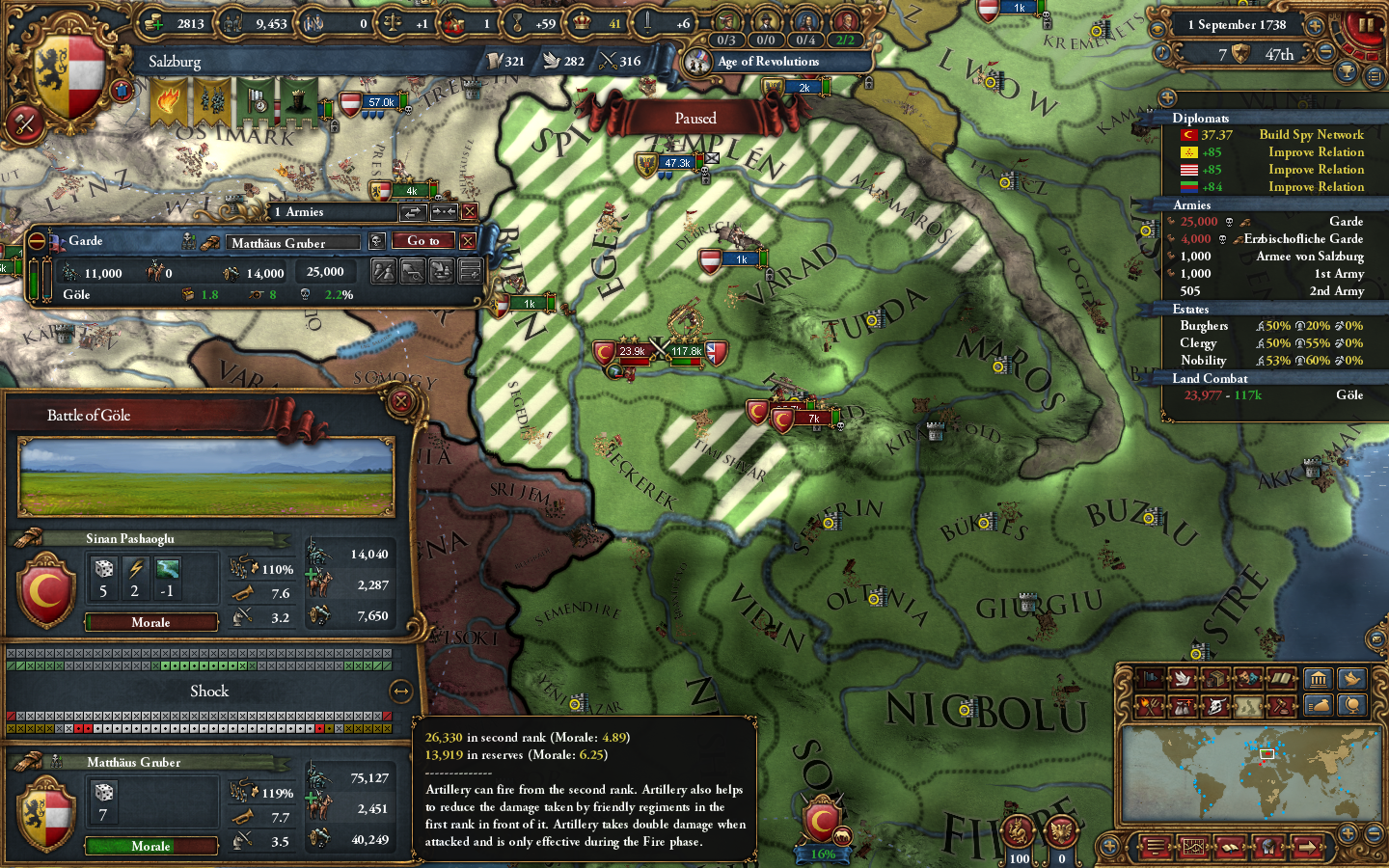Collapse the battle panel with the side arrow
This screenshot has width=1389, height=868.
(x=402, y=691)
